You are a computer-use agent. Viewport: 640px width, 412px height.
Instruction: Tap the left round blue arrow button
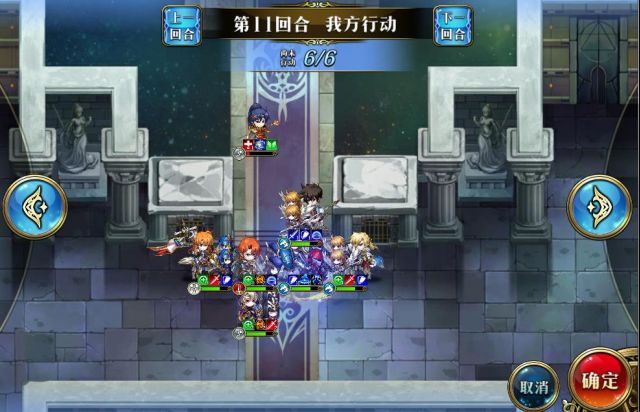pyautogui.click(x=34, y=206)
